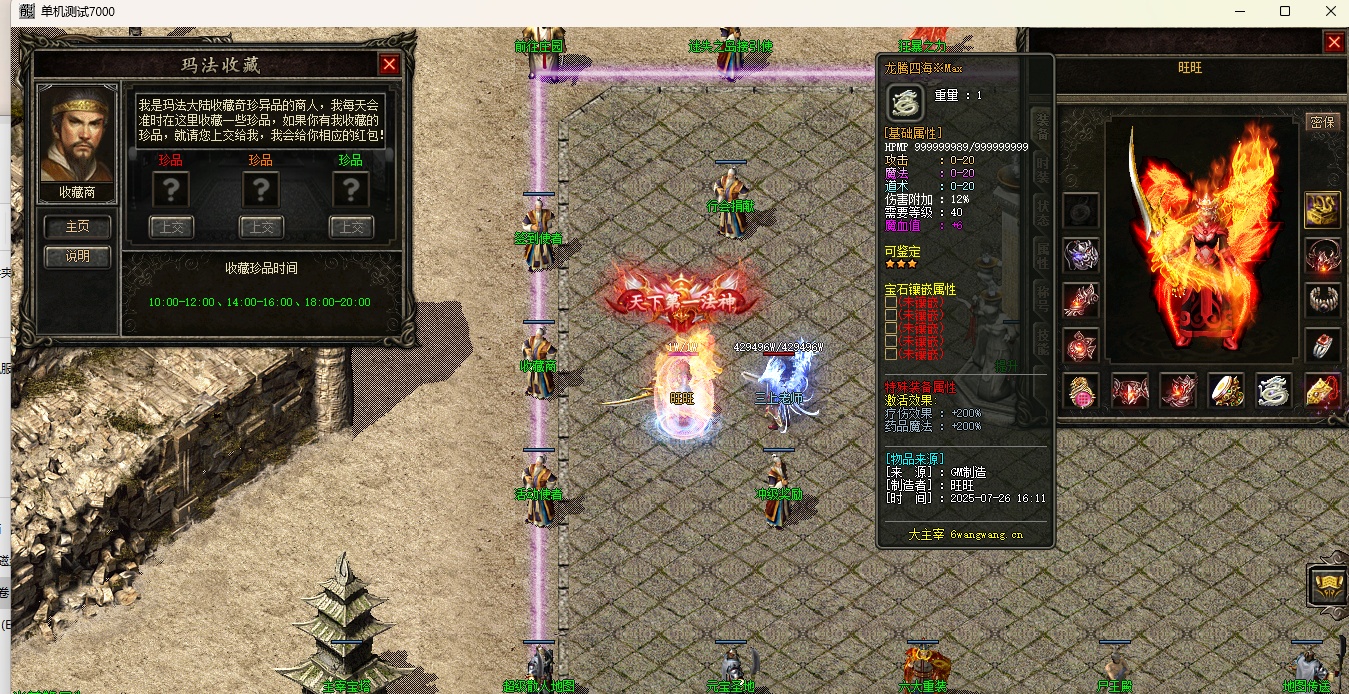Click 上交 under the orange 珍品 label

[x=261, y=227]
